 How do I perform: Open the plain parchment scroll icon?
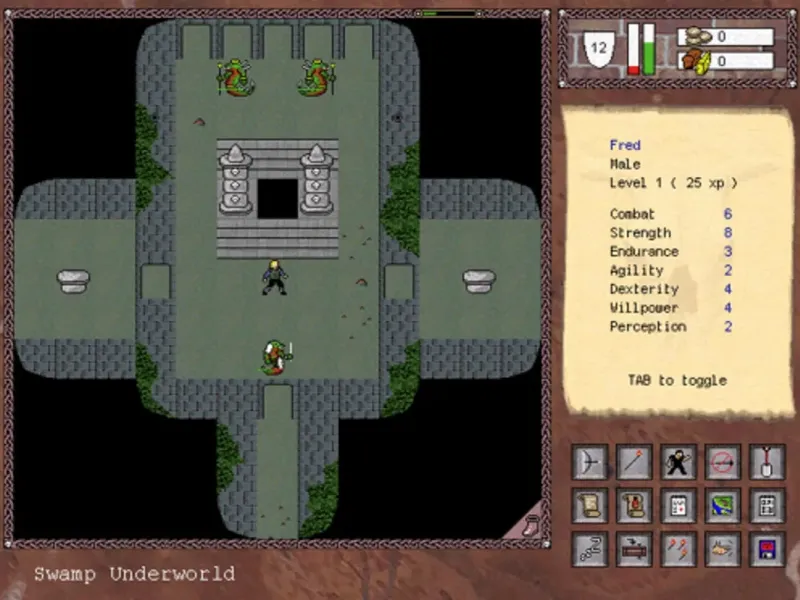pyautogui.click(x=589, y=505)
